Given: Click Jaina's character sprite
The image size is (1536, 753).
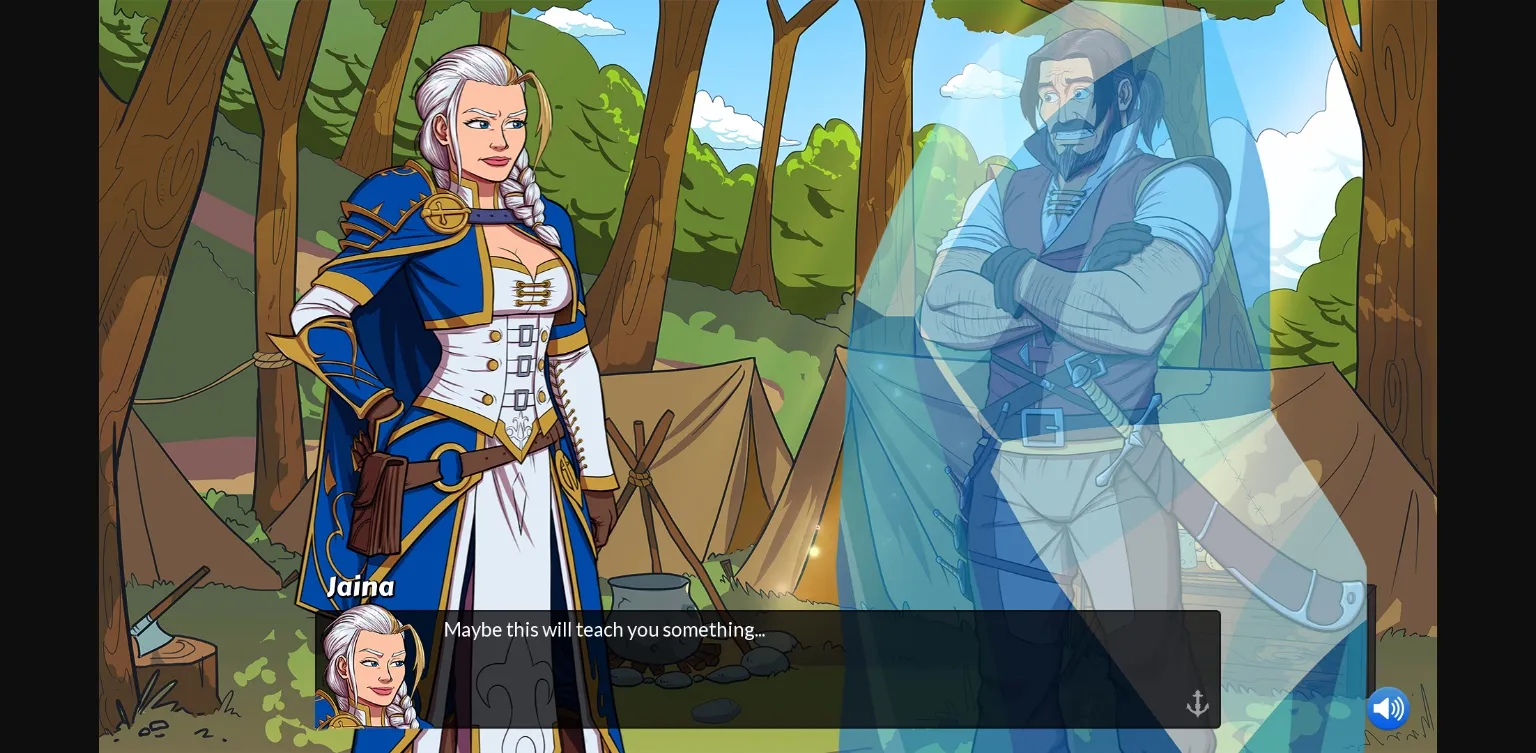Looking at the screenshot, I should click(x=460, y=350).
